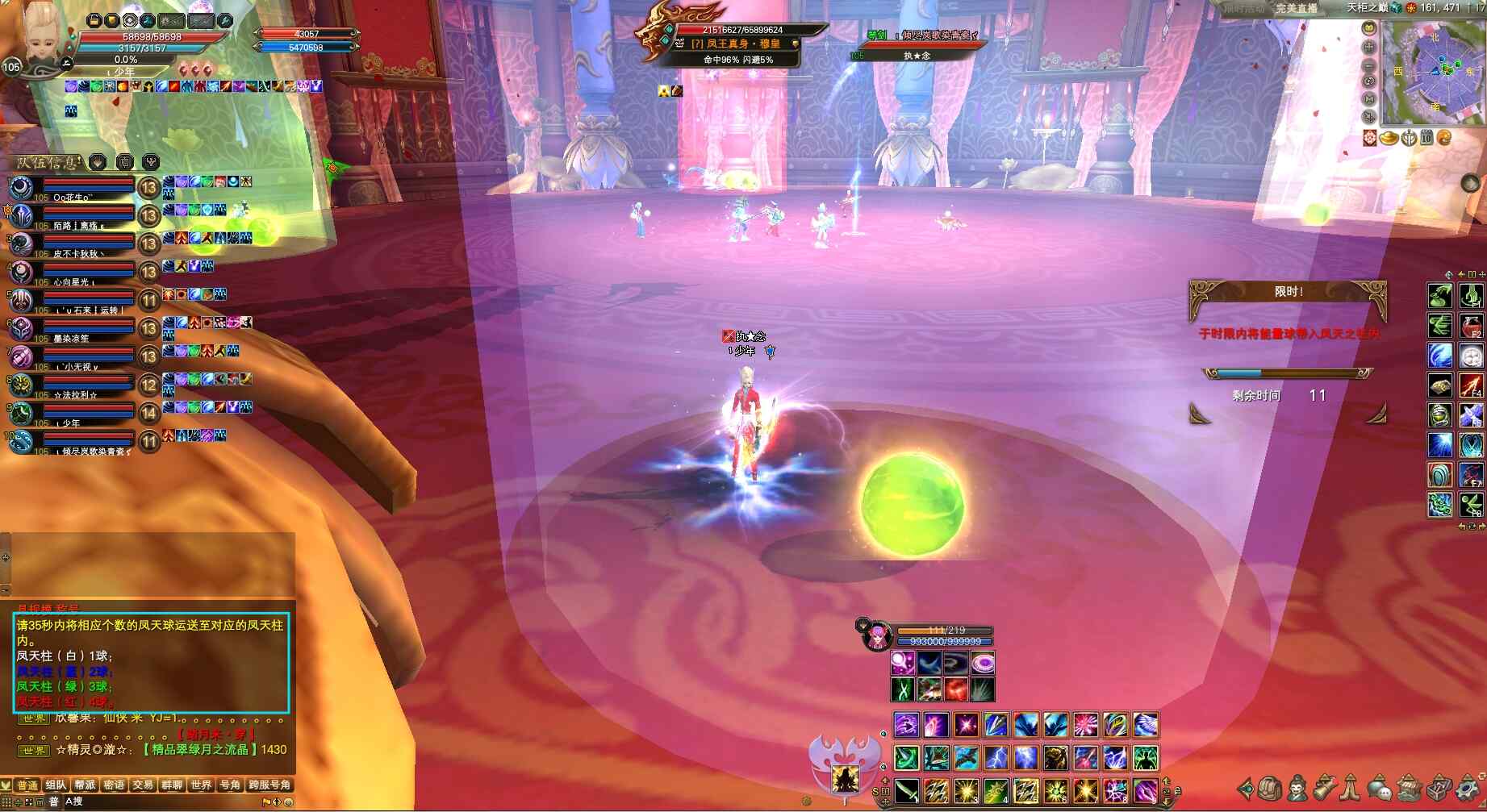Switch to the 组队 chat tab
This screenshot has width=1487, height=812.
point(56,785)
